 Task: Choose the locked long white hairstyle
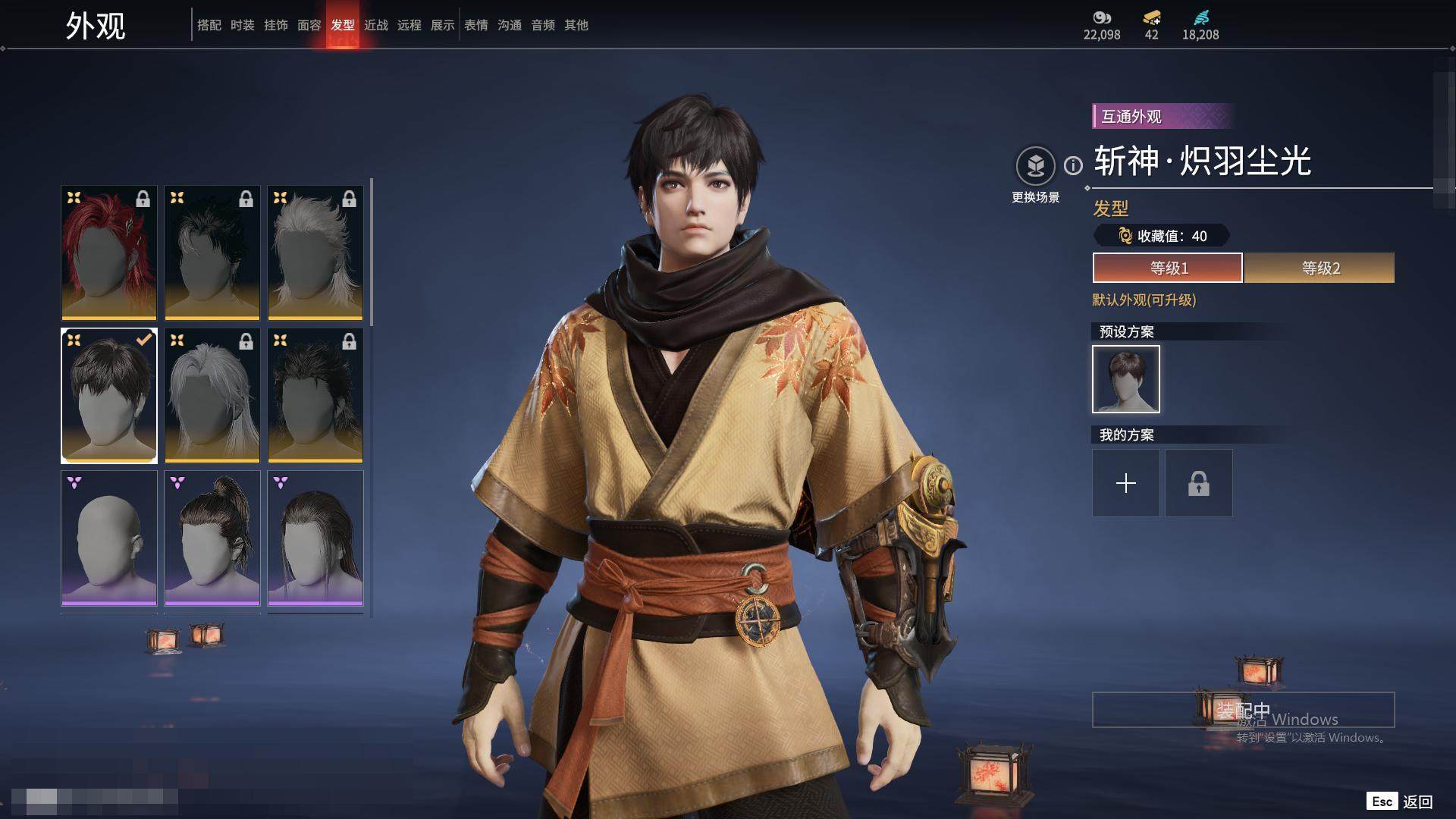point(212,395)
